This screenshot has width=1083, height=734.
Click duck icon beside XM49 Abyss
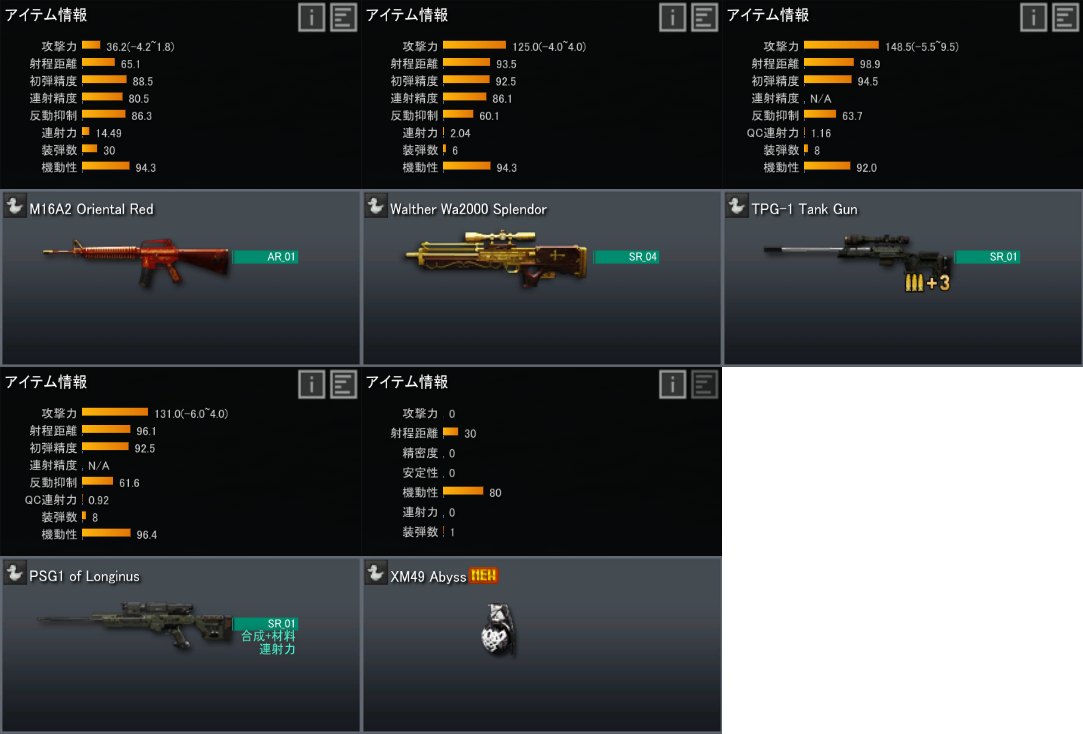pos(376,573)
